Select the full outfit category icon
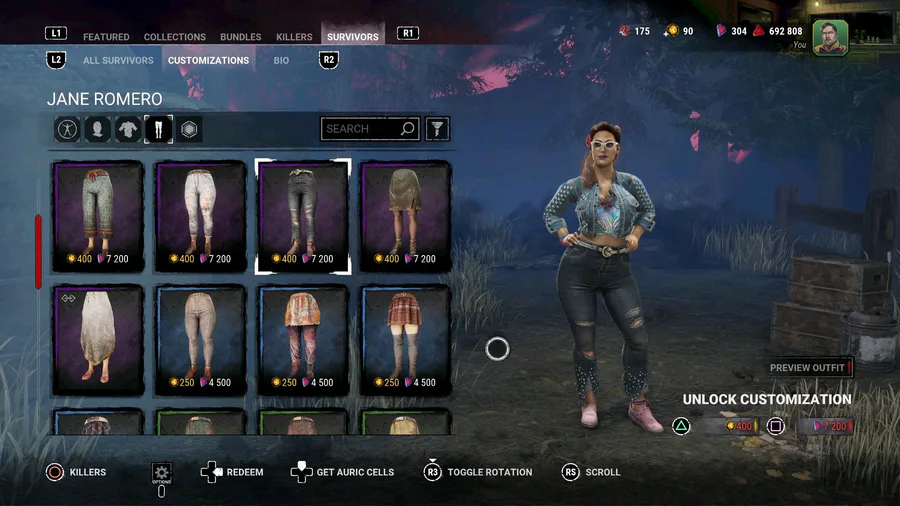 click(67, 129)
